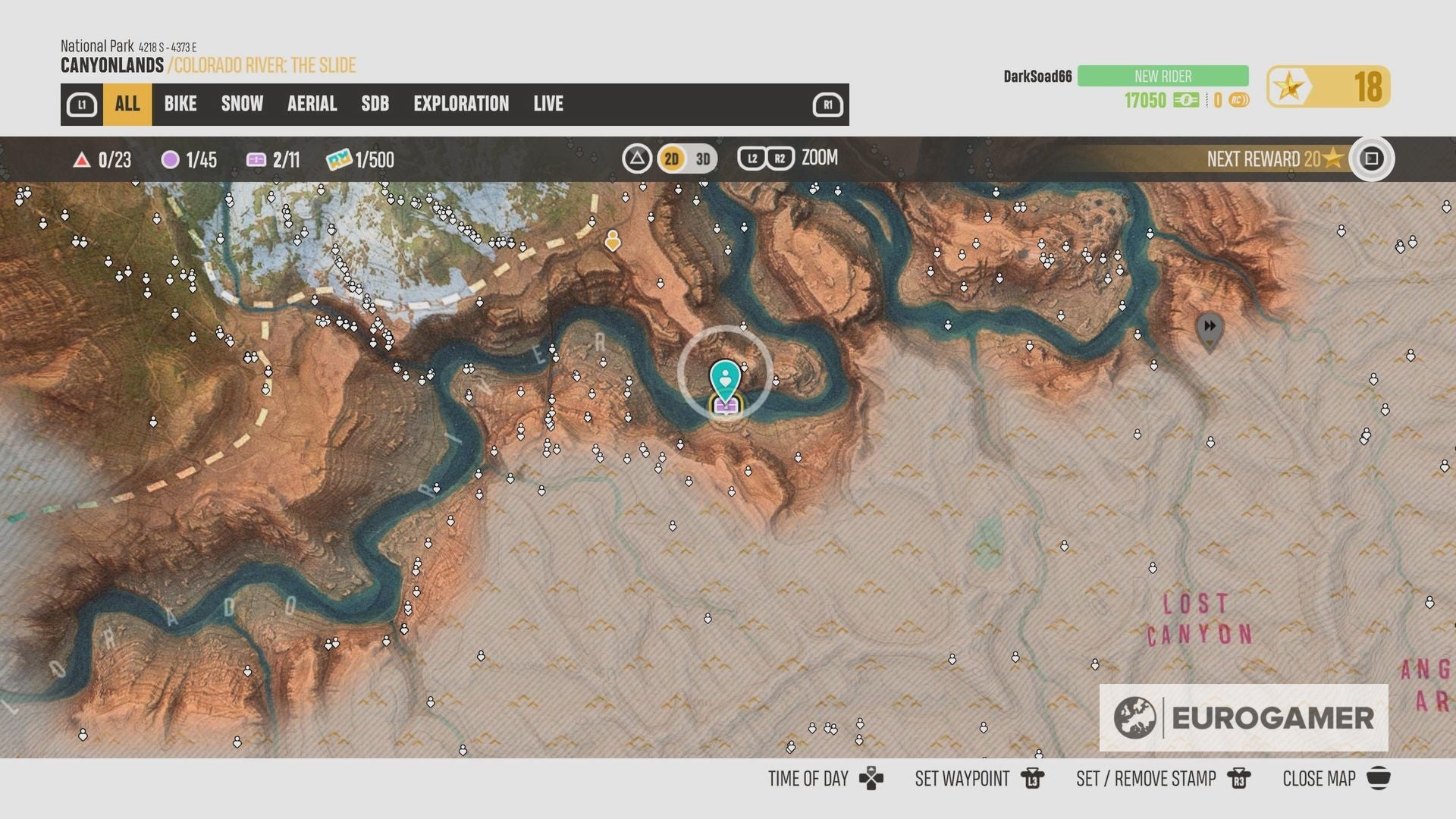
Task: Toggle Time of Day setting
Action: tap(808, 778)
